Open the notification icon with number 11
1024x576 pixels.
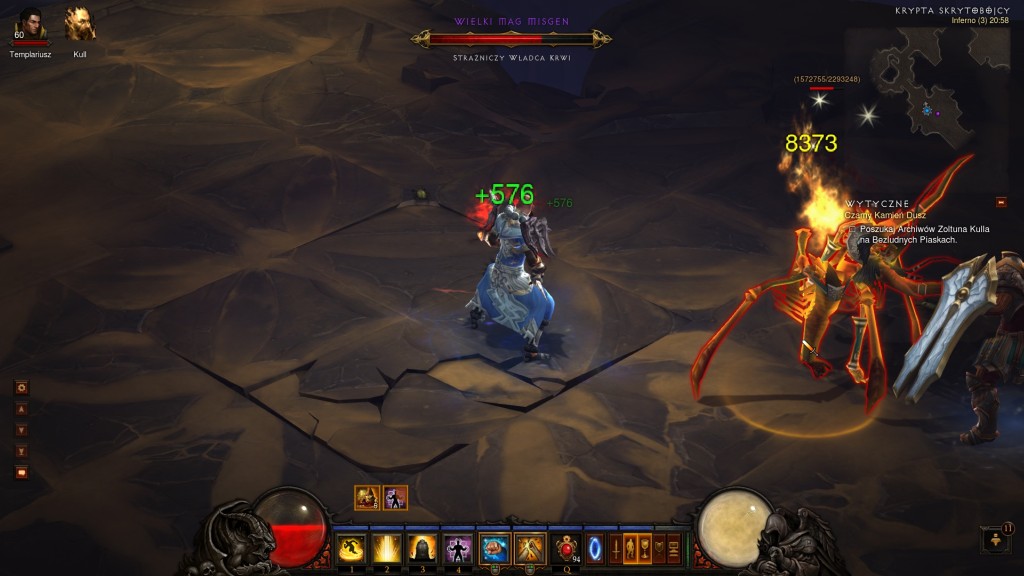point(997,540)
